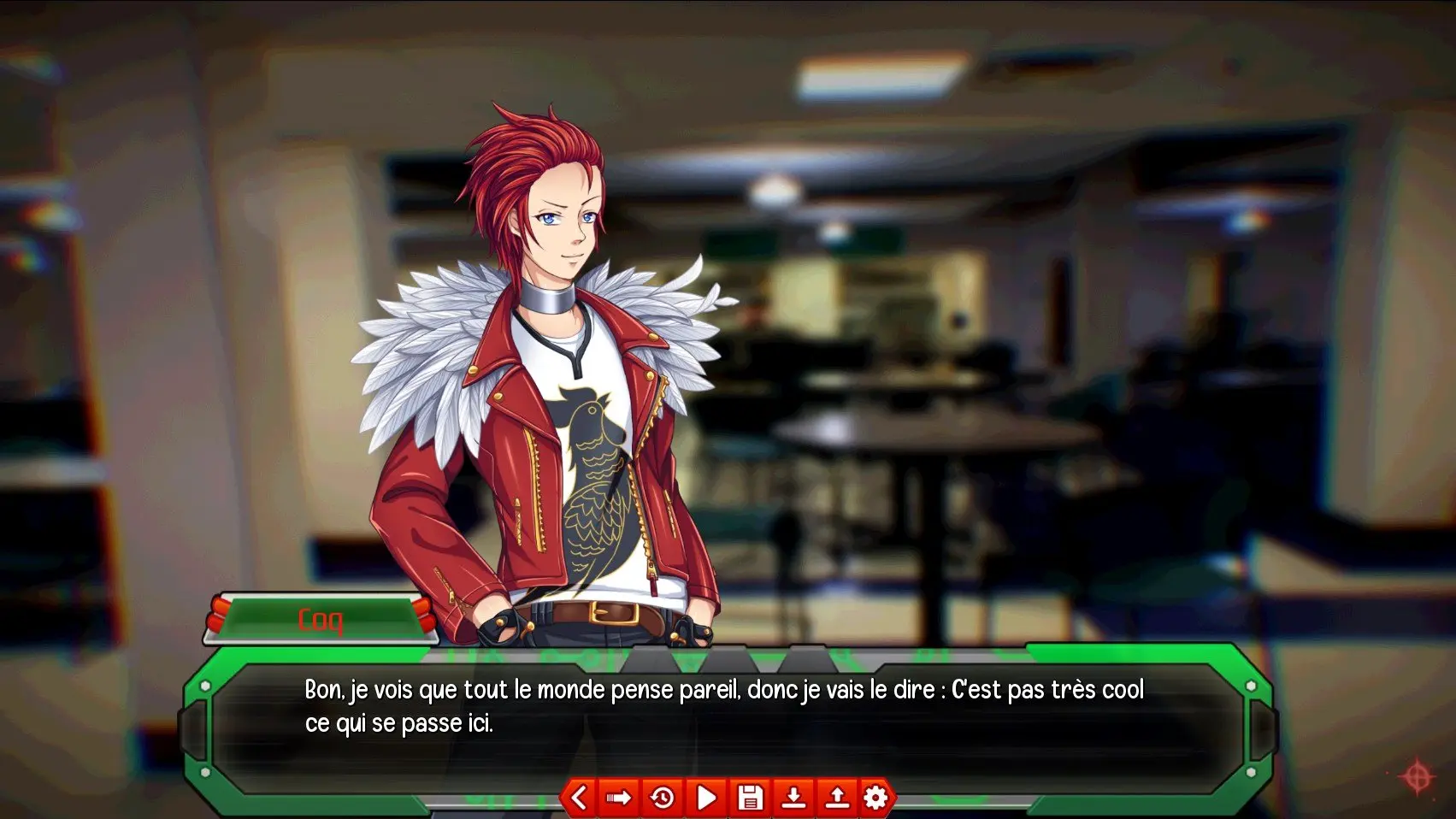1456x819 pixels.
Task: Open the save menu floppy disk icon
Action: pos(750,798)
